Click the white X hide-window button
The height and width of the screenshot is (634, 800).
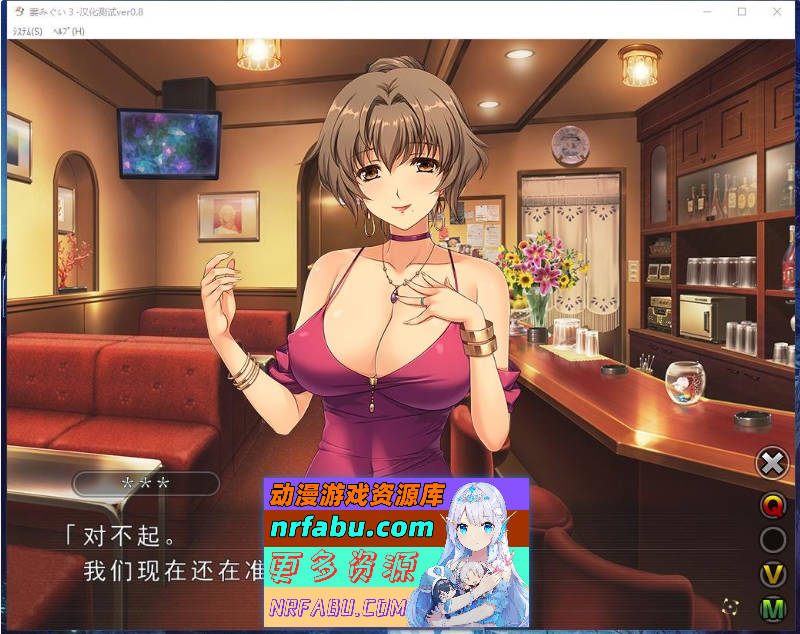[772, 463]
